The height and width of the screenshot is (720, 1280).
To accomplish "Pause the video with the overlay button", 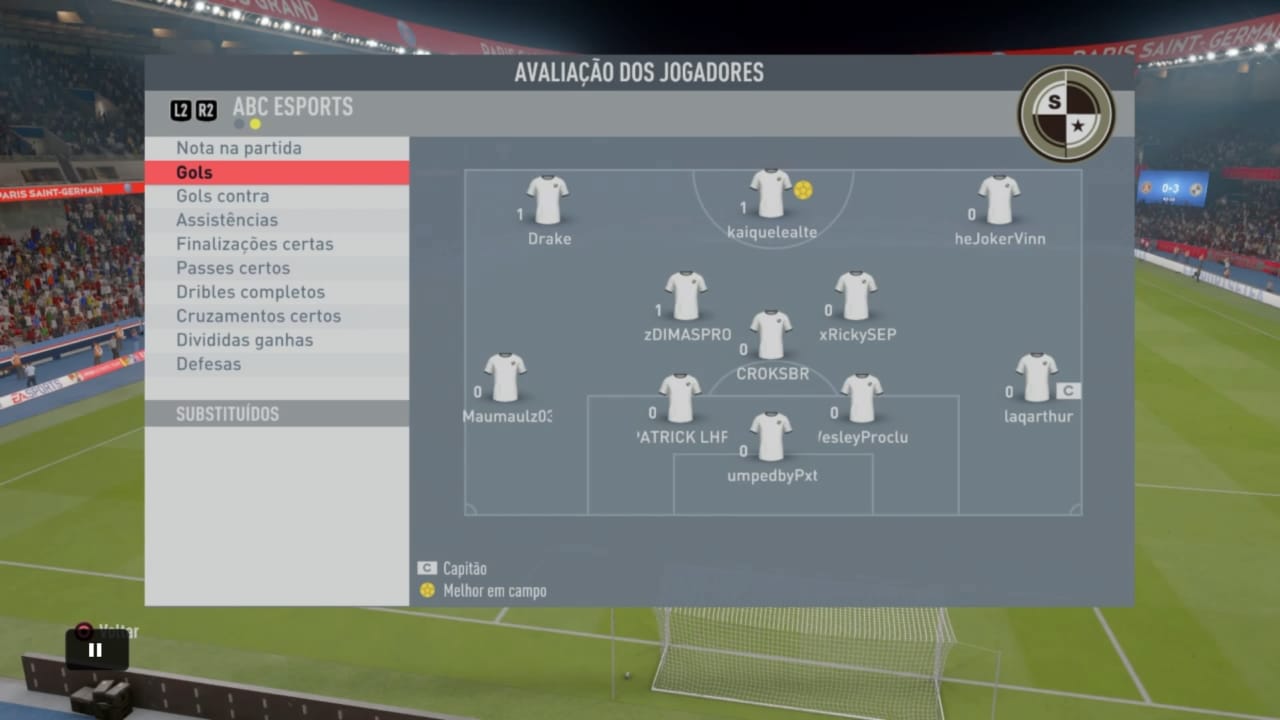I will click(96, 650).
